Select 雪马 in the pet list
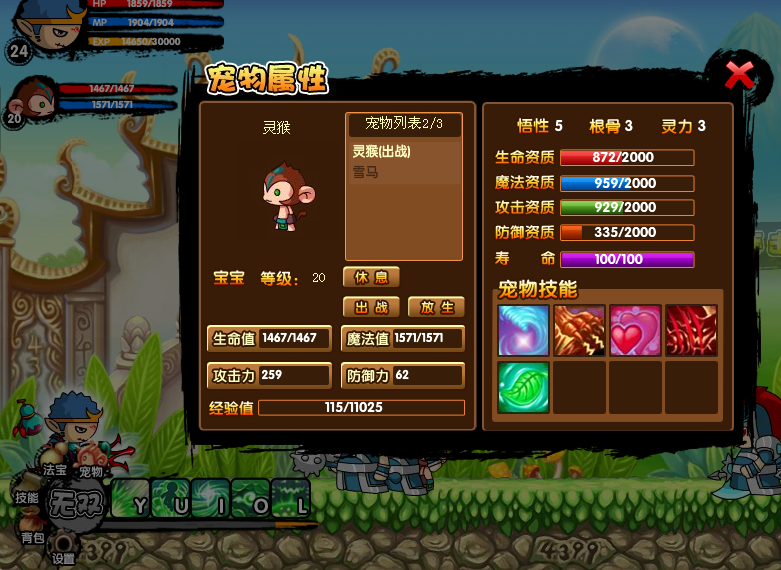781x570 pixels. coord(366,172)
